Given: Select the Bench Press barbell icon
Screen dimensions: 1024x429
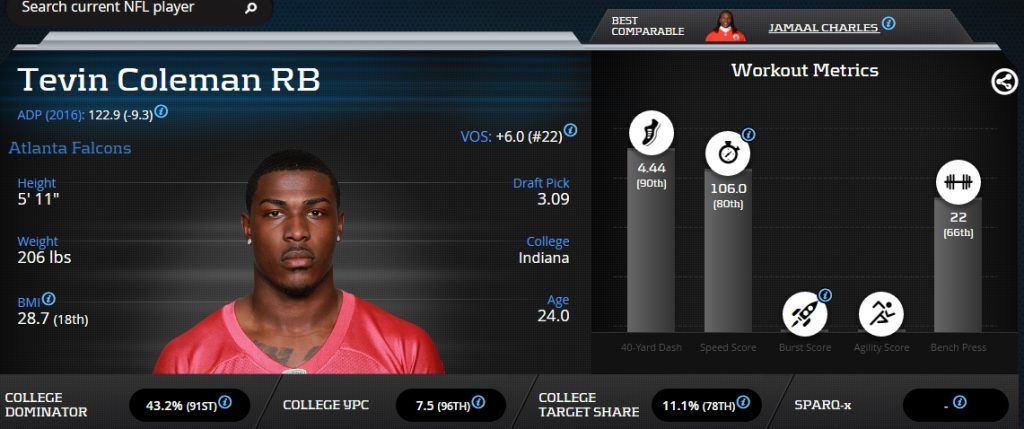Looking at the screenshot, I should click(x=958, y=183).
